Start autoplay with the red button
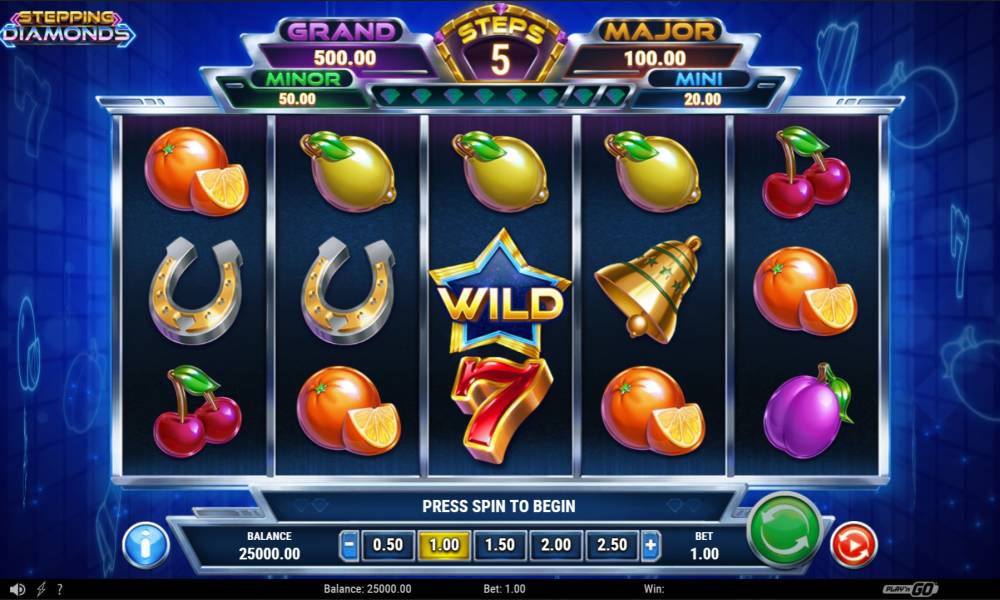 853,545
